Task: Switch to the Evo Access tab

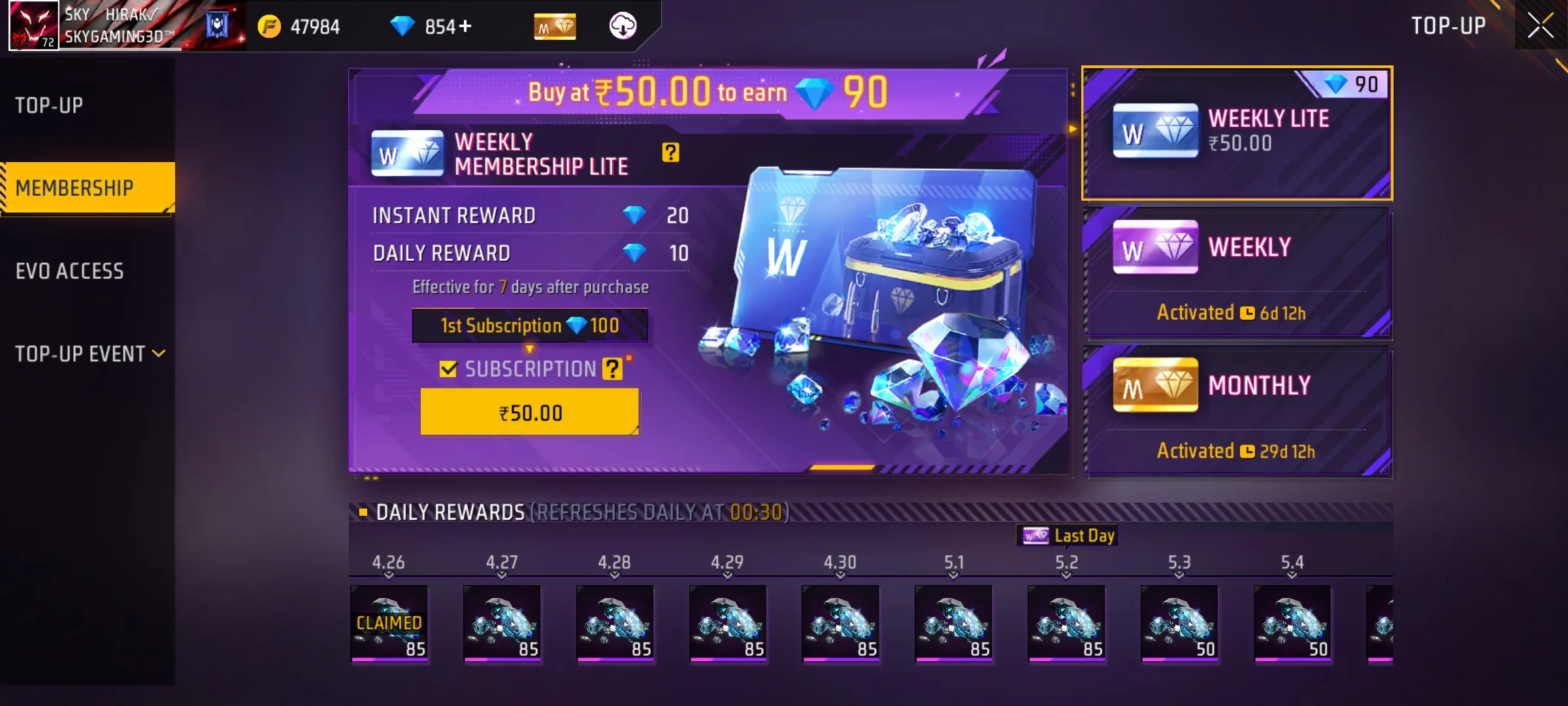Action: 70,271
